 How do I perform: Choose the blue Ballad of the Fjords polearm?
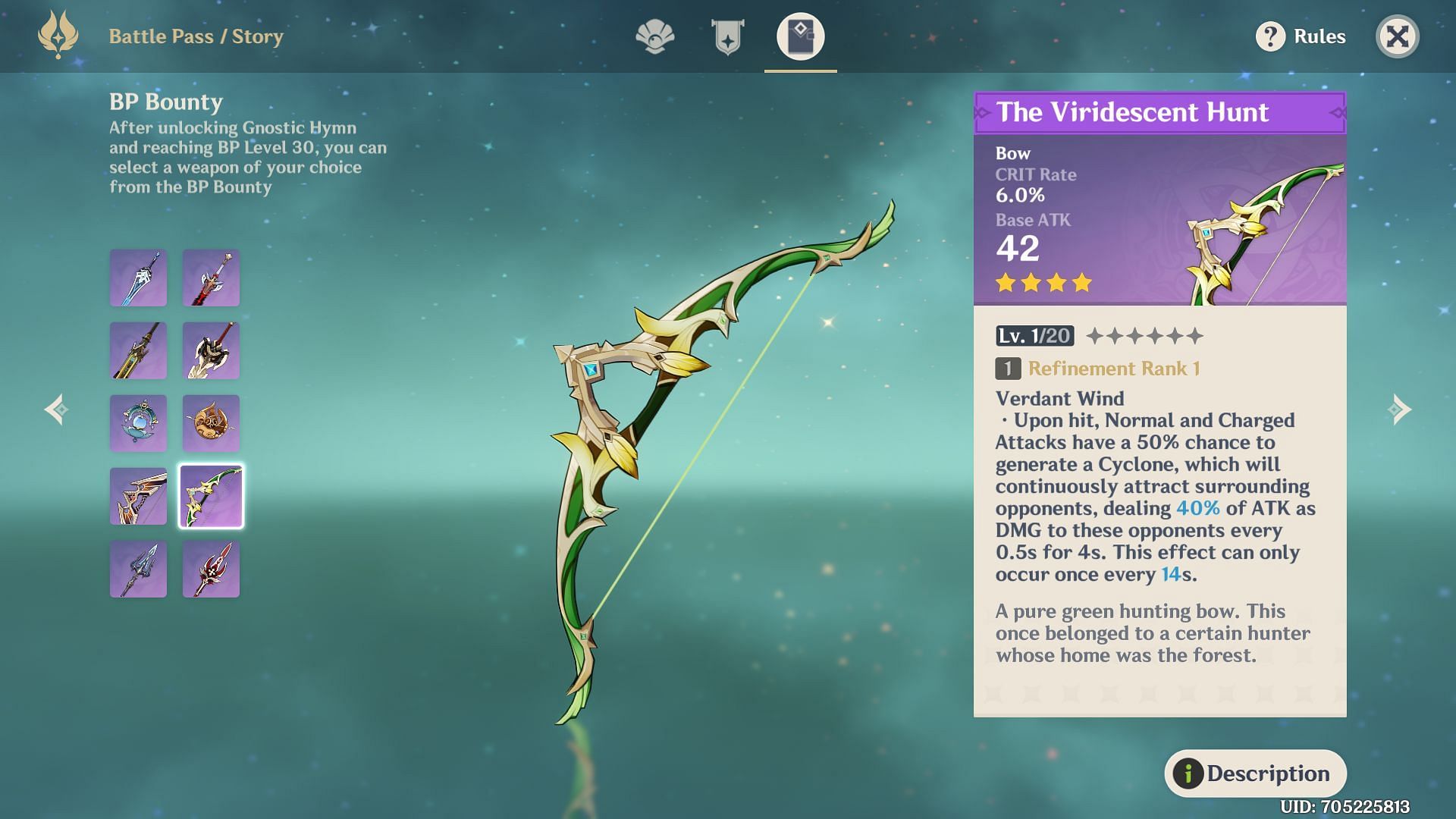138,570
